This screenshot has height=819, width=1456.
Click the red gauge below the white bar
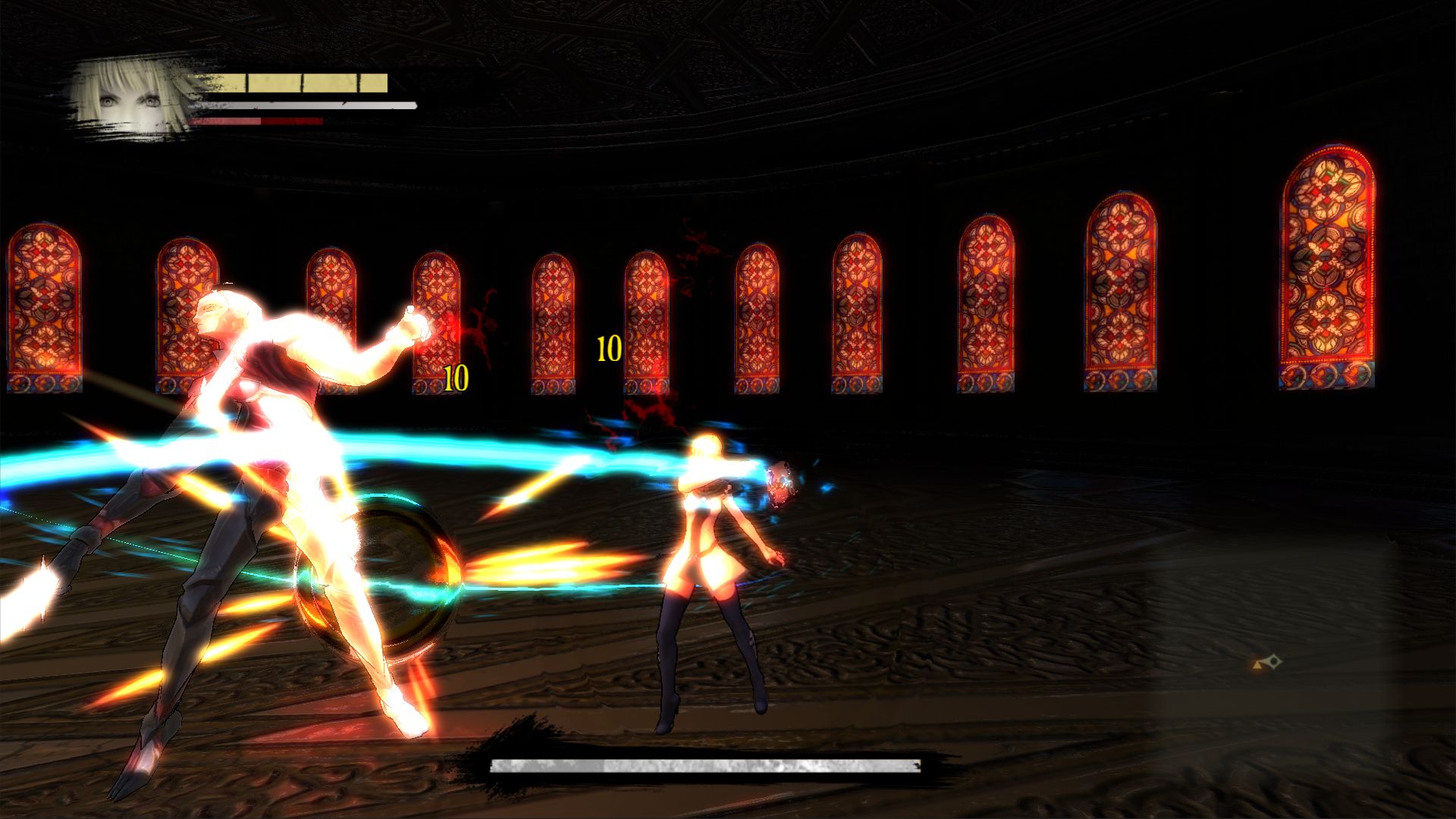tap(258, 121)
